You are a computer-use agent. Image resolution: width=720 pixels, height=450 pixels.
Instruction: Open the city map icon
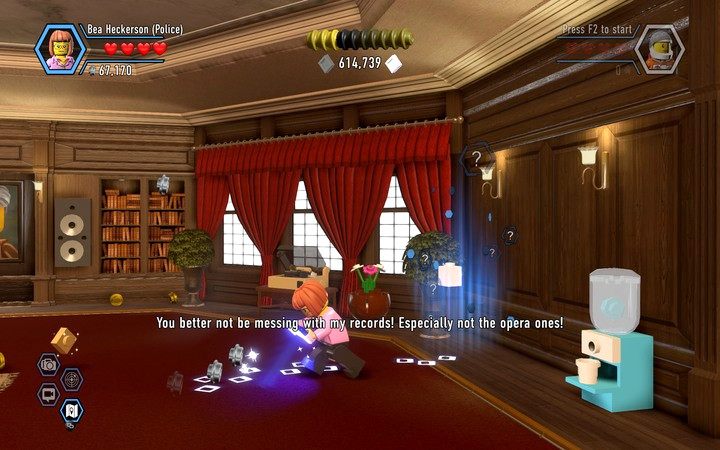click(72, 409)
